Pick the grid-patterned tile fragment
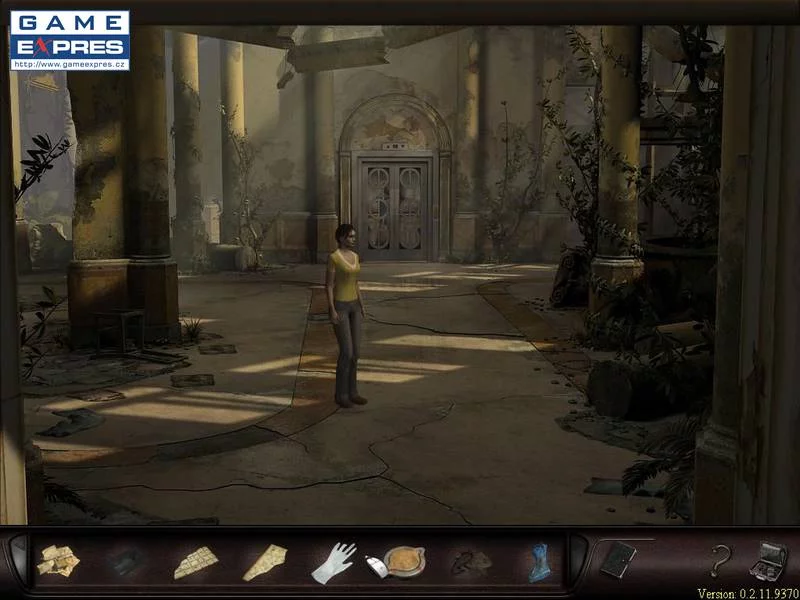The image size is (800, 600). coord(195,562)
